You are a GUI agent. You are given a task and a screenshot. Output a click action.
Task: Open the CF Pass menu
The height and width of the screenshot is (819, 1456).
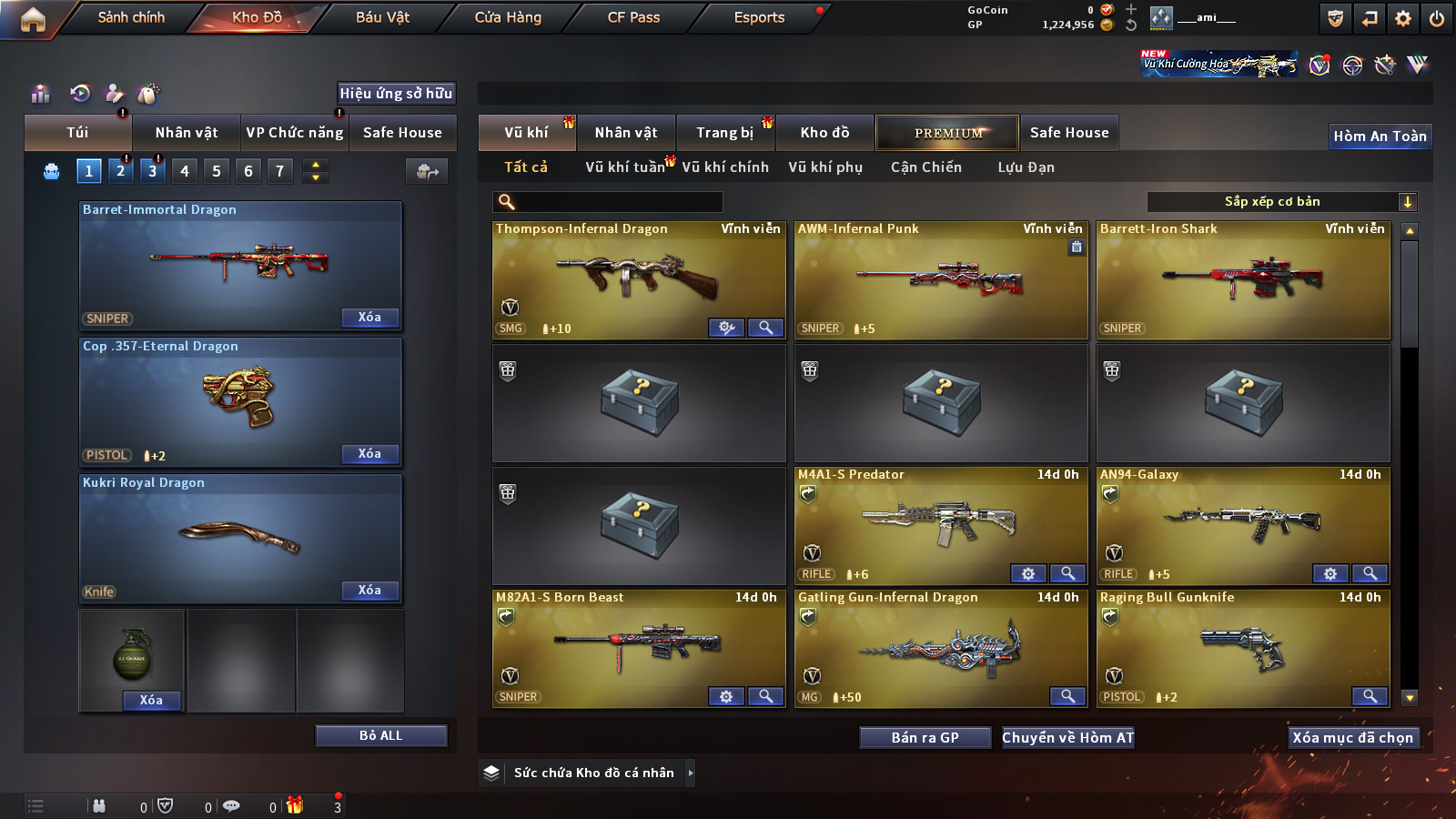tap(633, 17)
